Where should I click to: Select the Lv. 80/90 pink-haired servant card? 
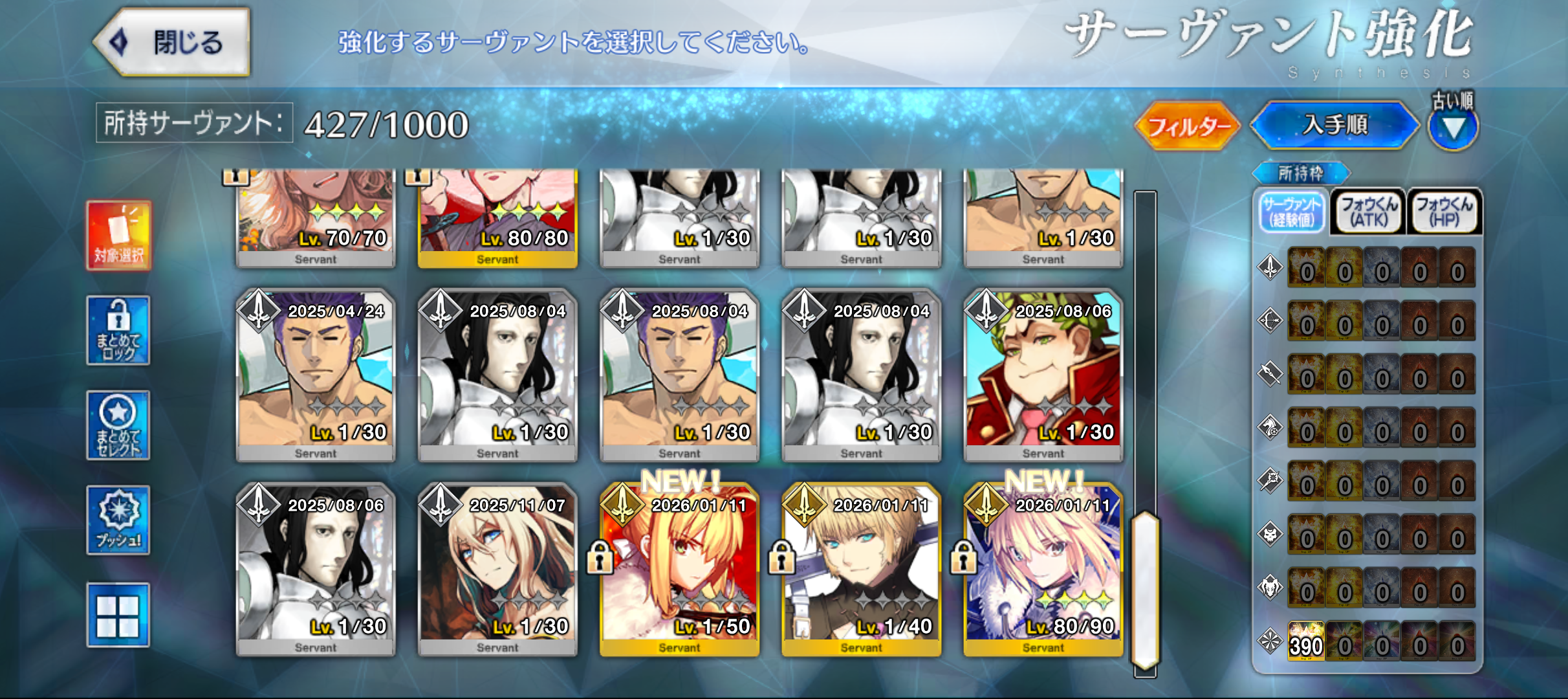[x=1043, y=570]
